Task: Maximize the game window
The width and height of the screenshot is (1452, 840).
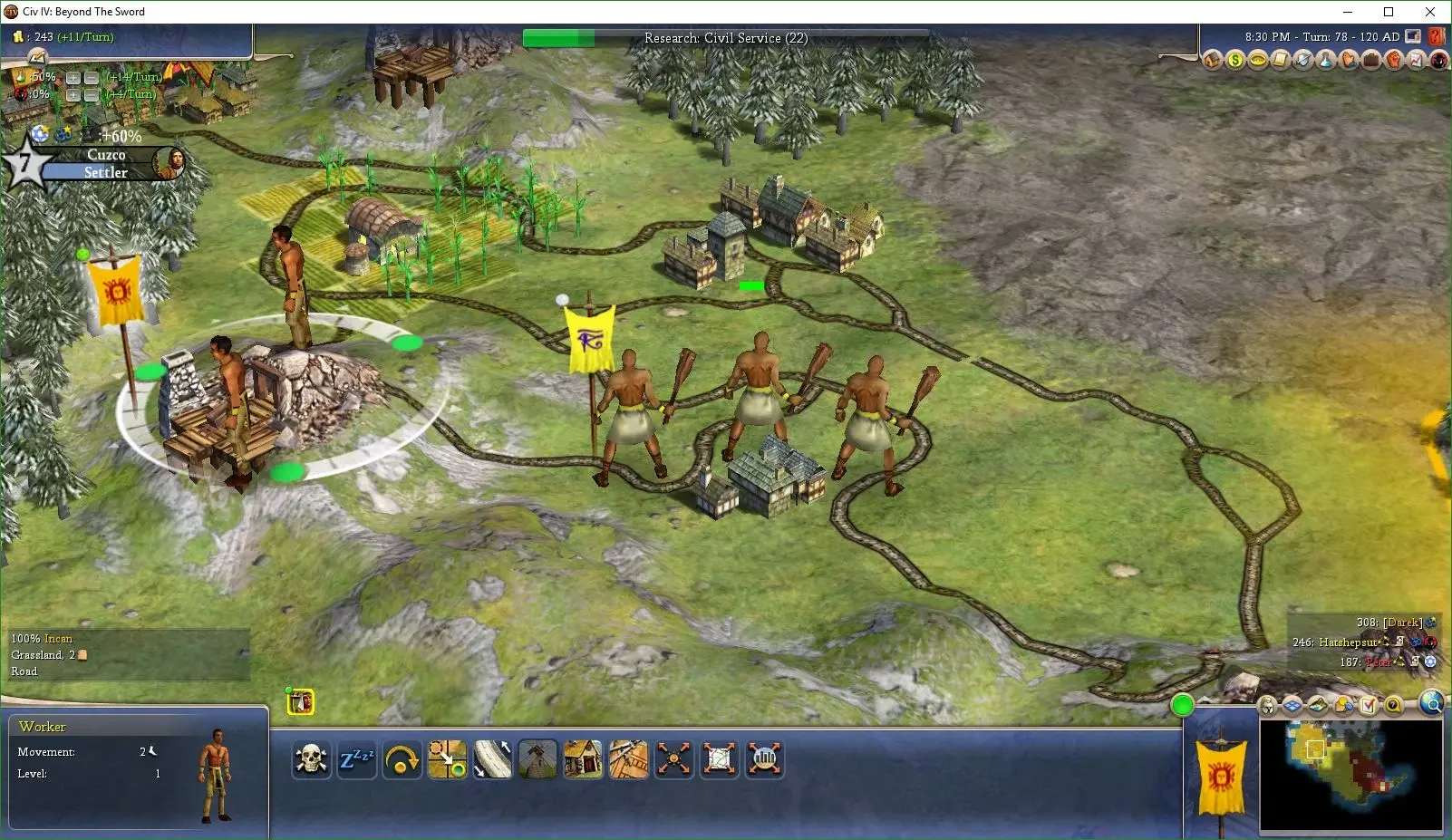Action: tap(1389, 12)
